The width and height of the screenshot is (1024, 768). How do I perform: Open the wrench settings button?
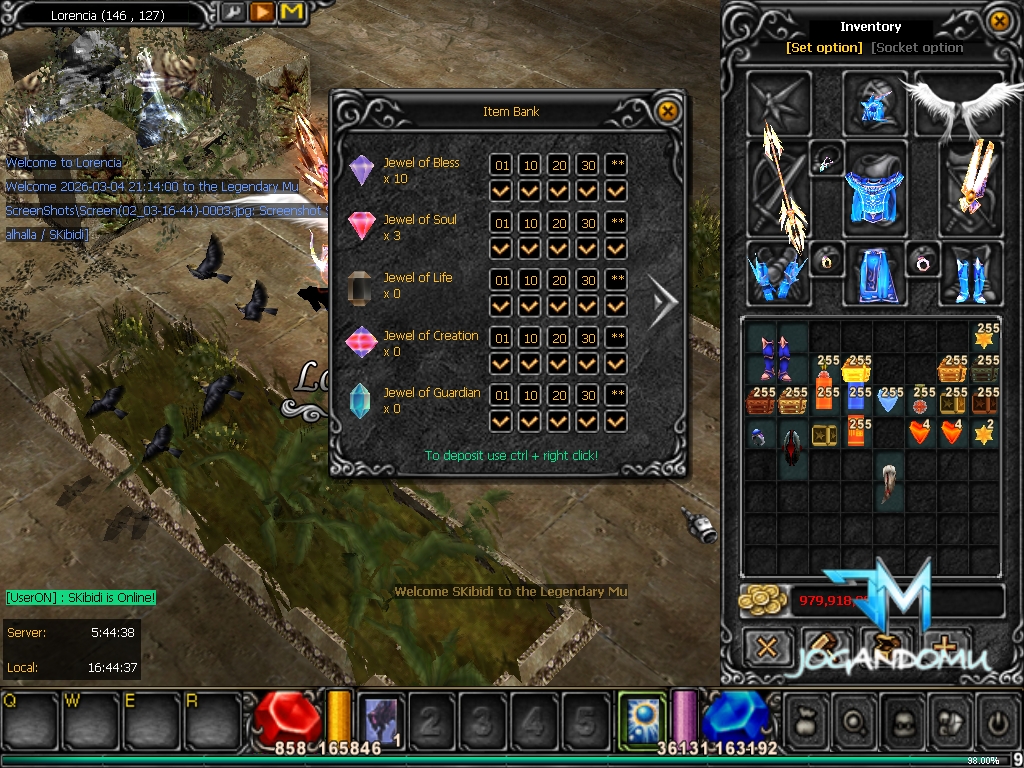tap(231, 13)
